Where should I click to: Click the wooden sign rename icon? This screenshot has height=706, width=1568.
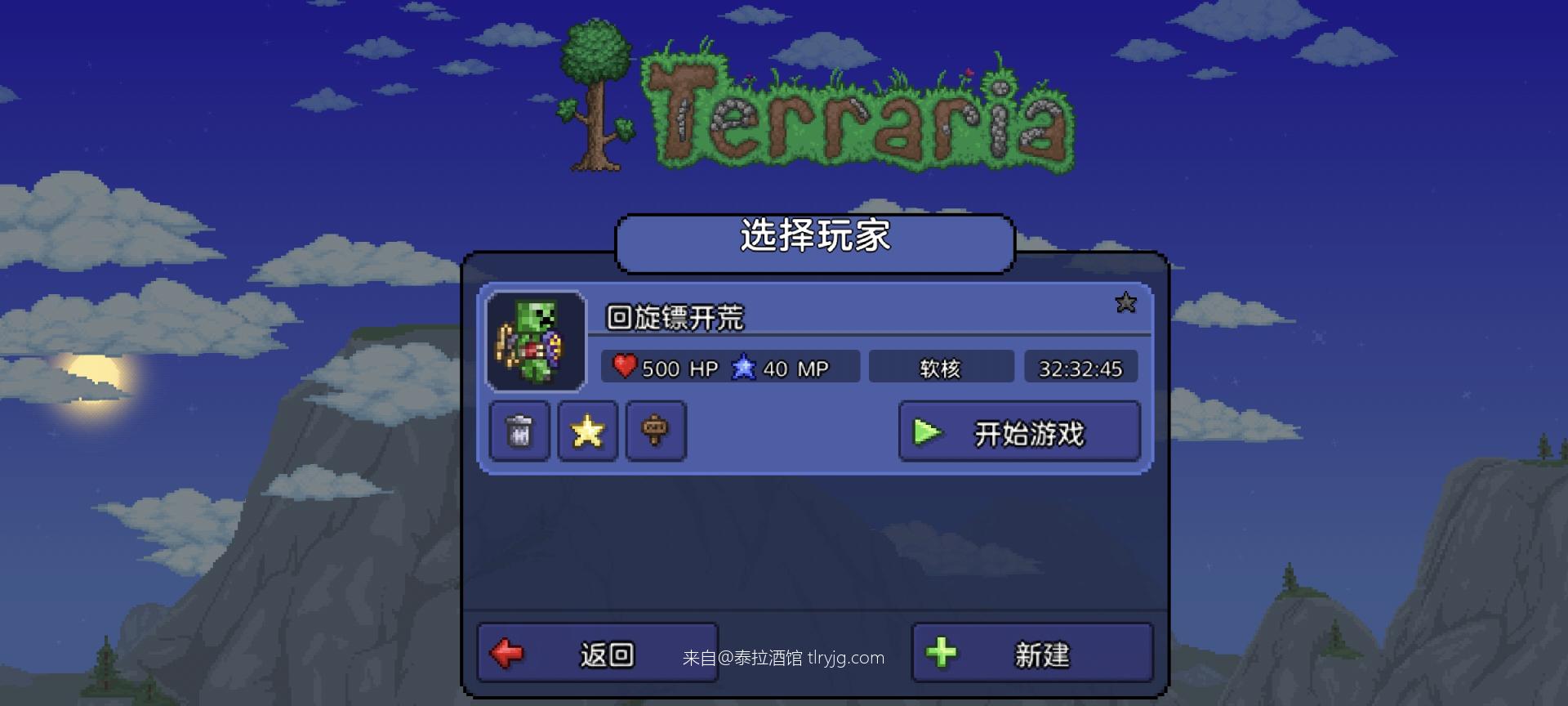656,431
